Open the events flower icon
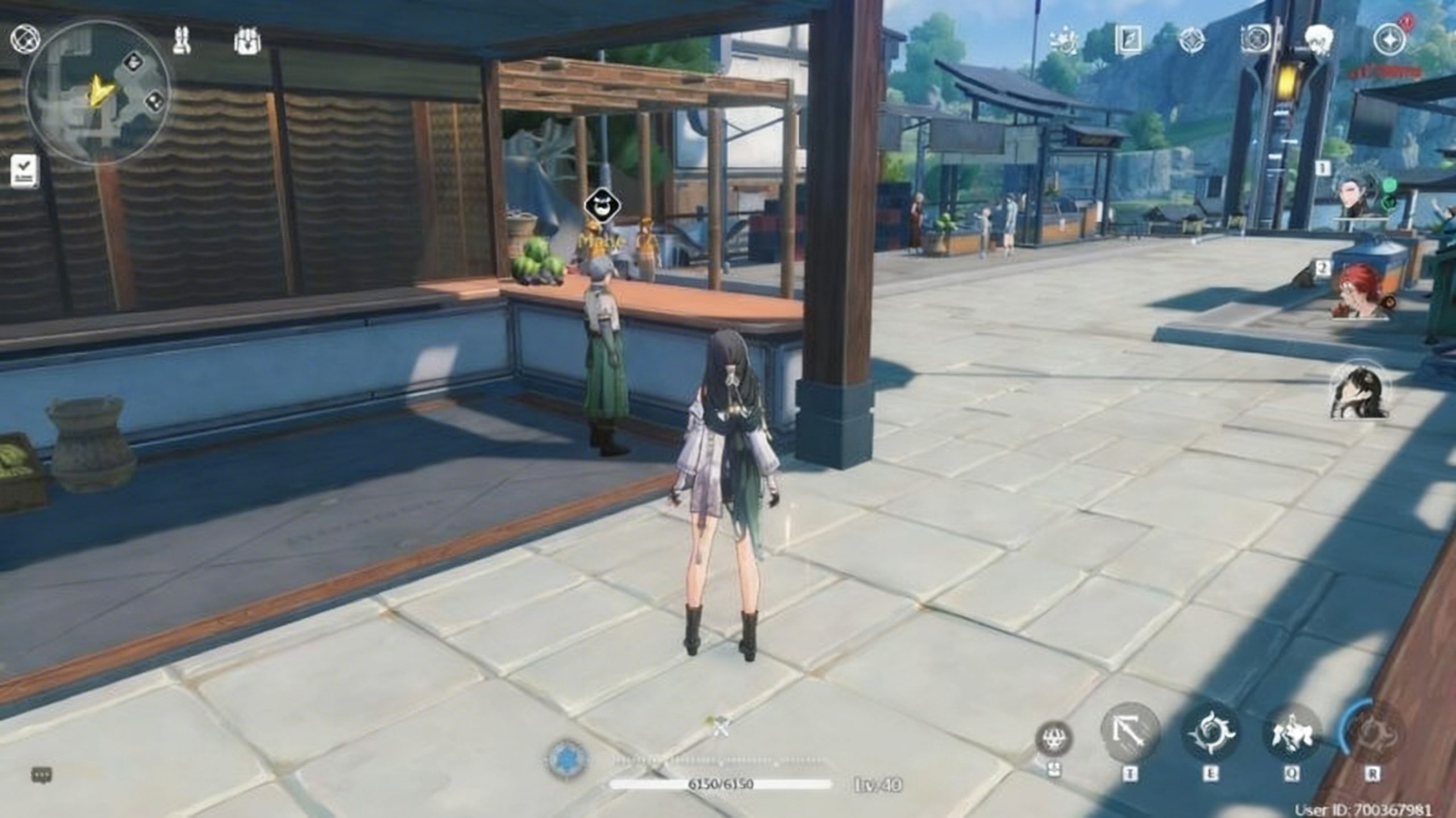 coord(1065,40)
